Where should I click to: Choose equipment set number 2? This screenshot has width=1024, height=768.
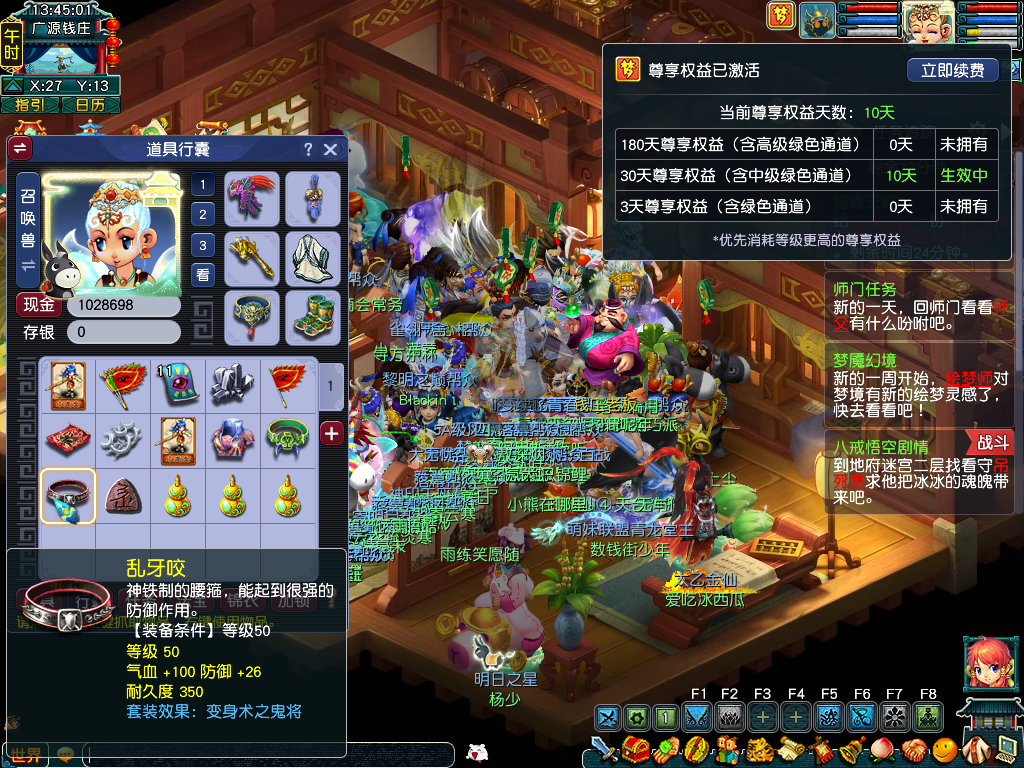tap(203, 214)
